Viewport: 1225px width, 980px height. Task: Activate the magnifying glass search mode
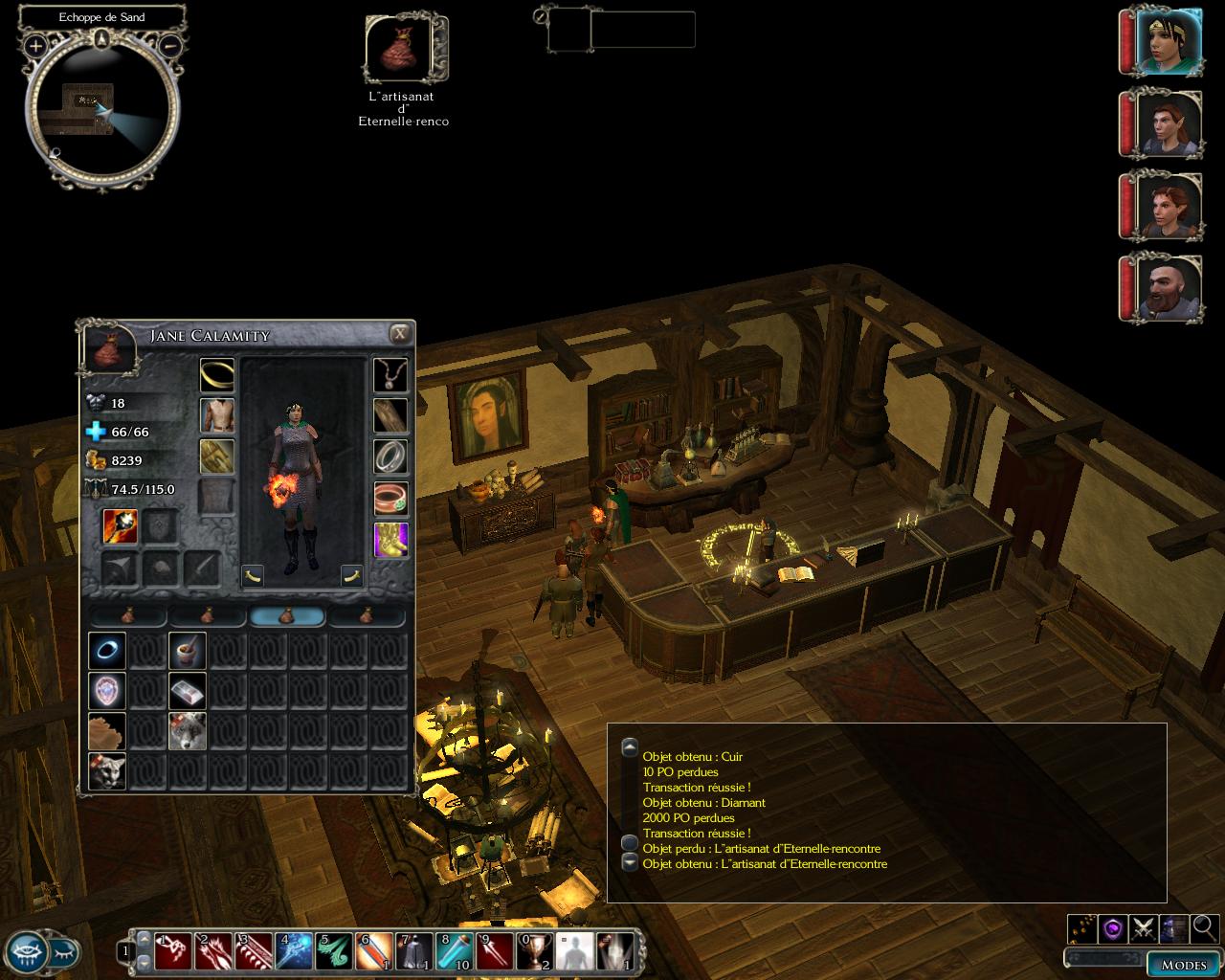[1204, 927]
